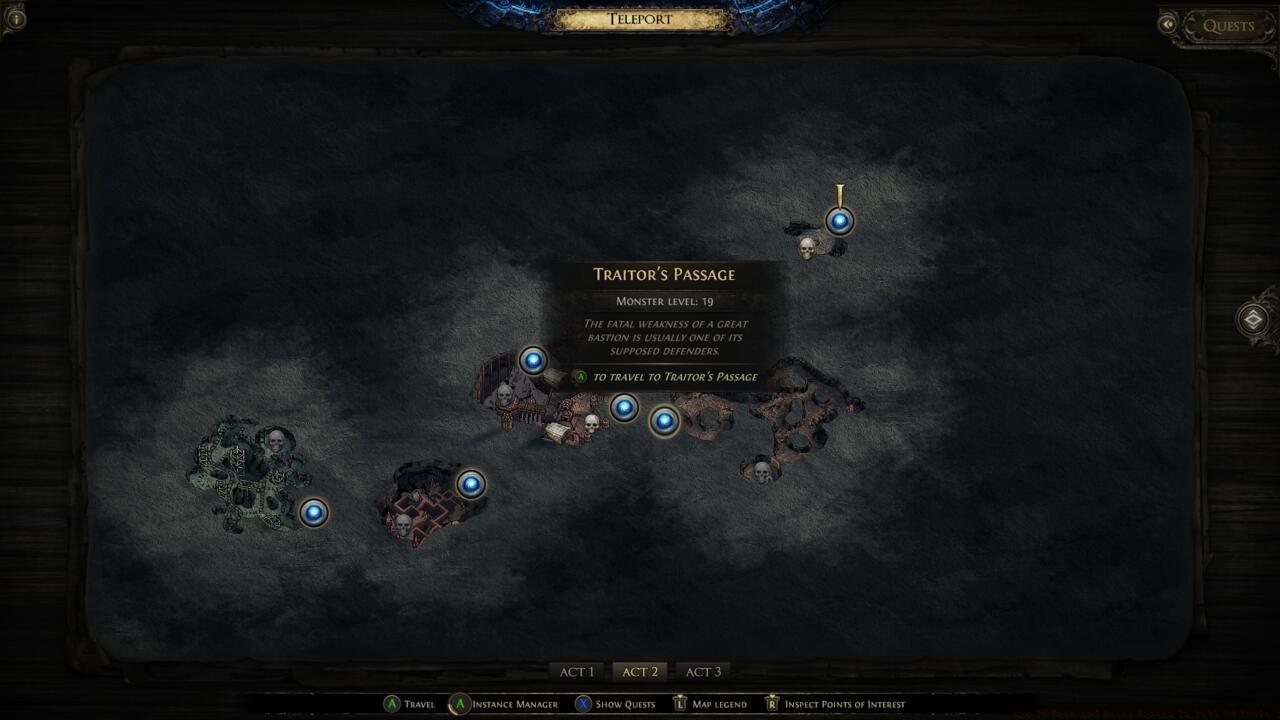This screenshot has height=720, width=1280.
Task: Toggle the Map Legend
Action: click(x=714, y=704)
